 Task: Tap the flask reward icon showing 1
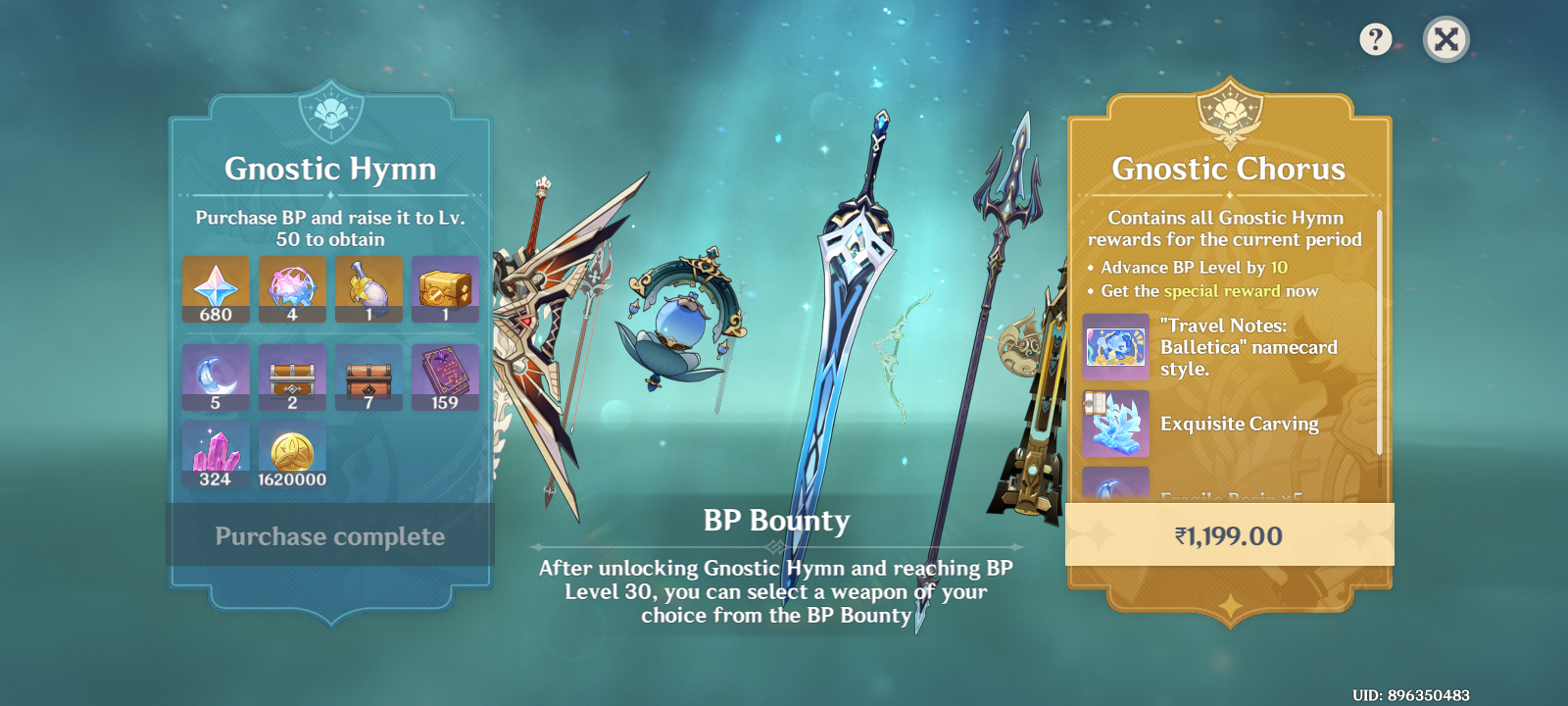coord(368,289)
